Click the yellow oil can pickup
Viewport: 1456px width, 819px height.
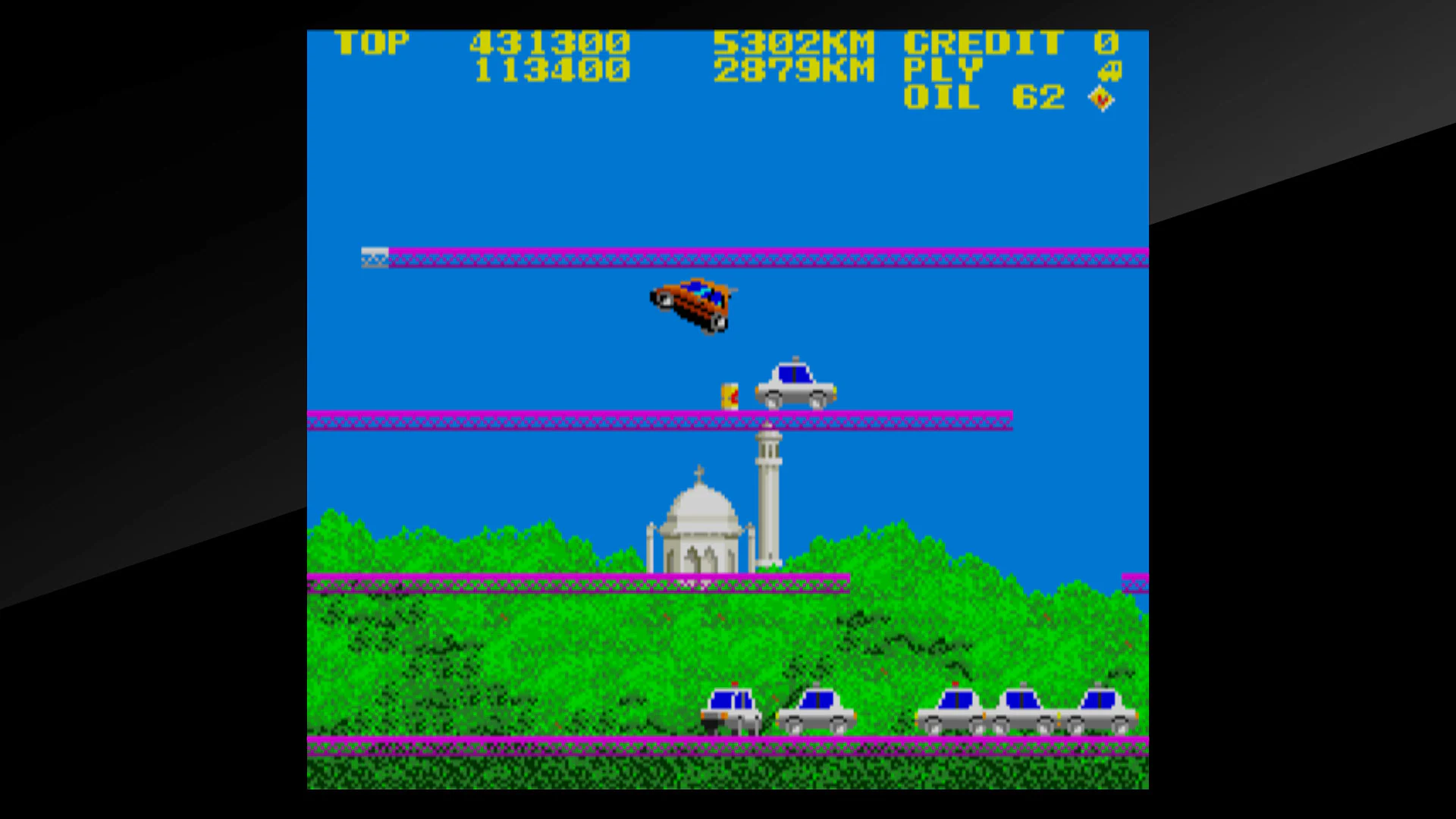pos(730,394)
